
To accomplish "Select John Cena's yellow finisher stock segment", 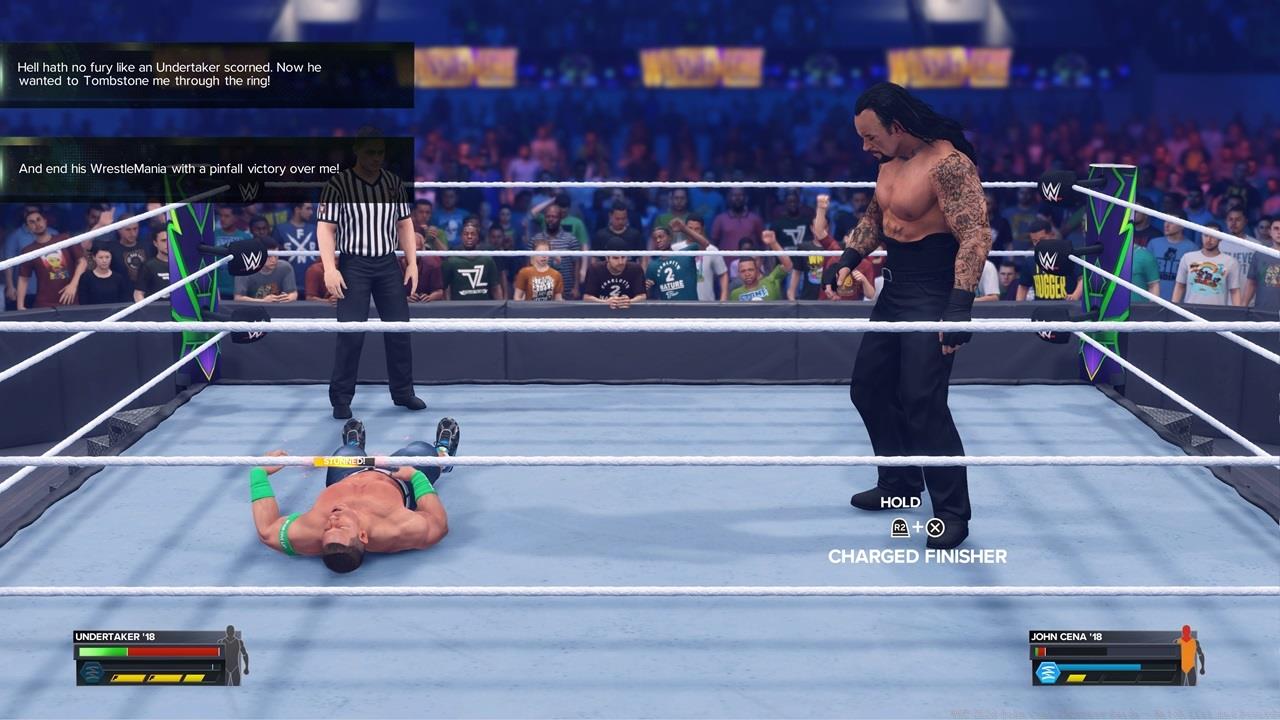I will [1076, 678].
